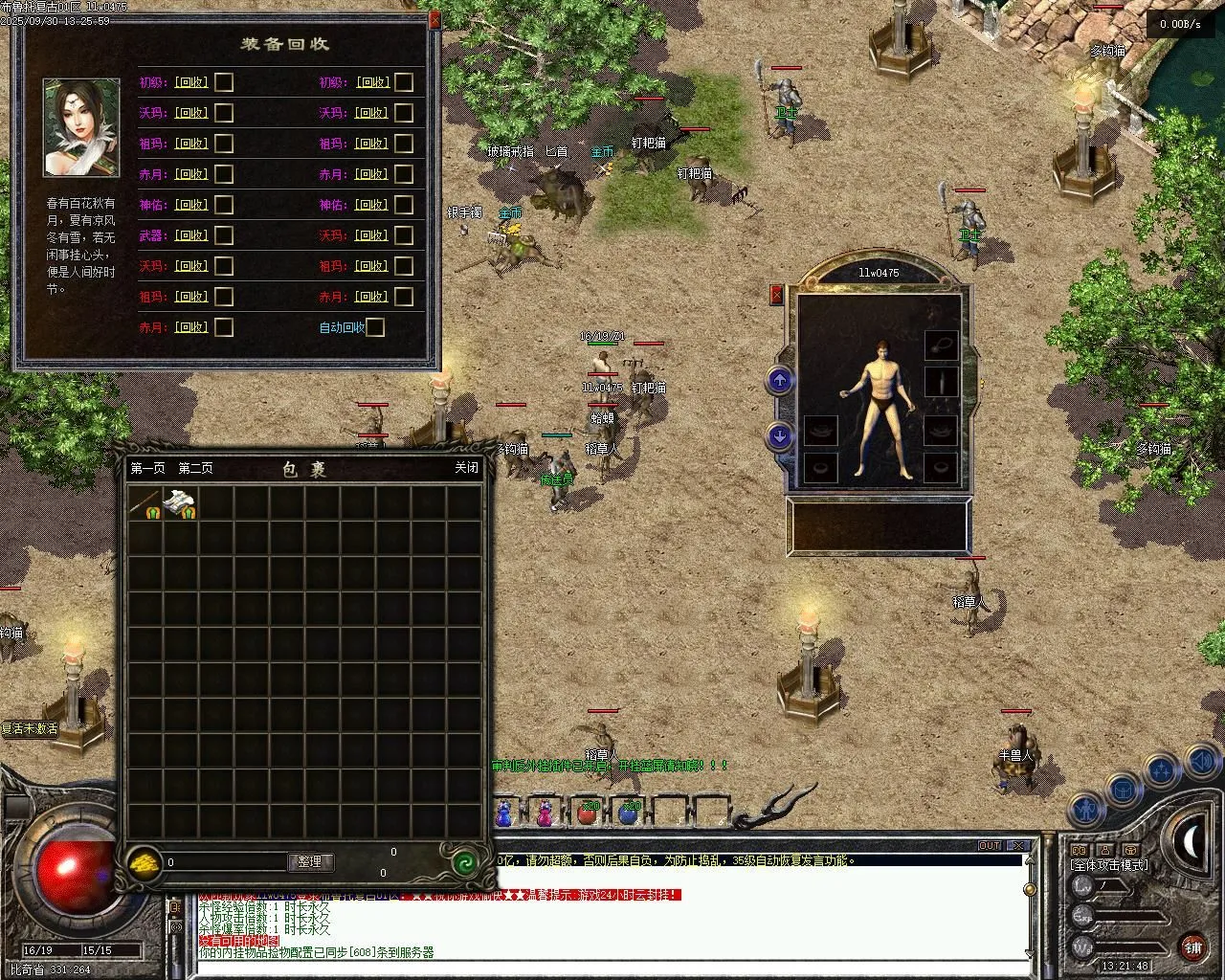Click the OUT button above chat
This screenshot has width=1225, height=980.
click(990, 846)
